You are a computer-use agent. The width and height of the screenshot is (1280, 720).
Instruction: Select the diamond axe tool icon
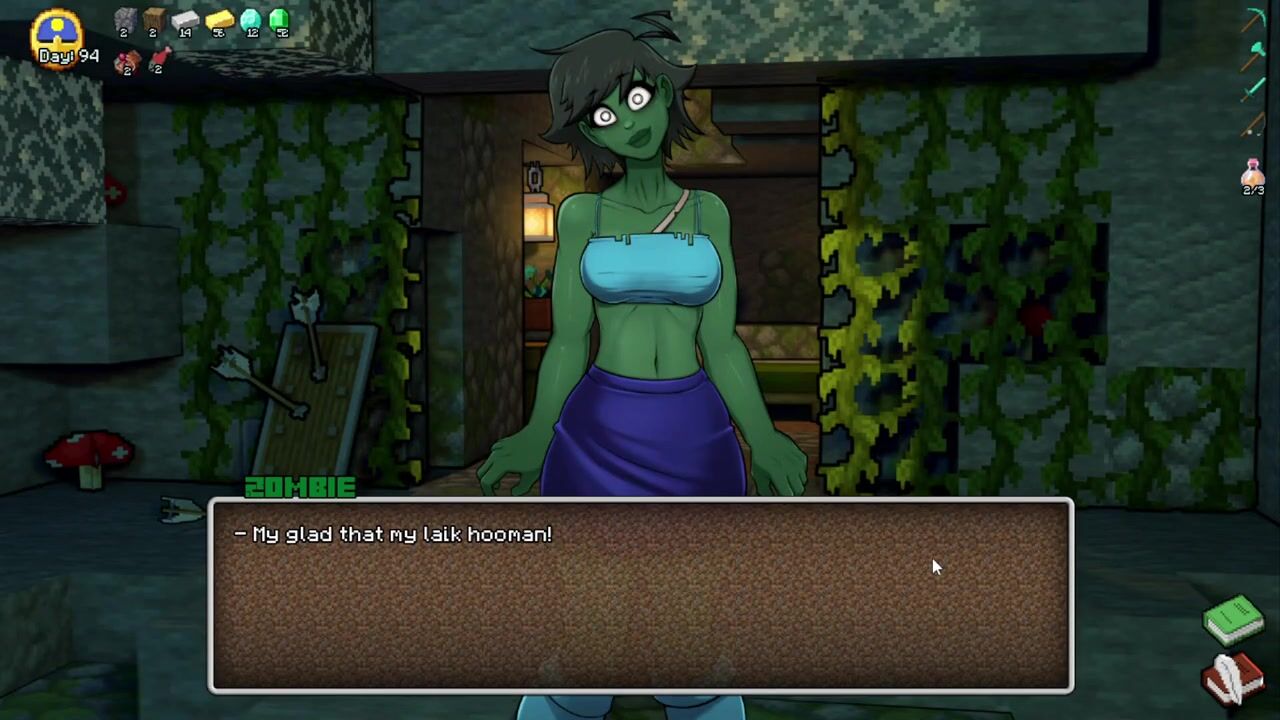pos(1254,56)
